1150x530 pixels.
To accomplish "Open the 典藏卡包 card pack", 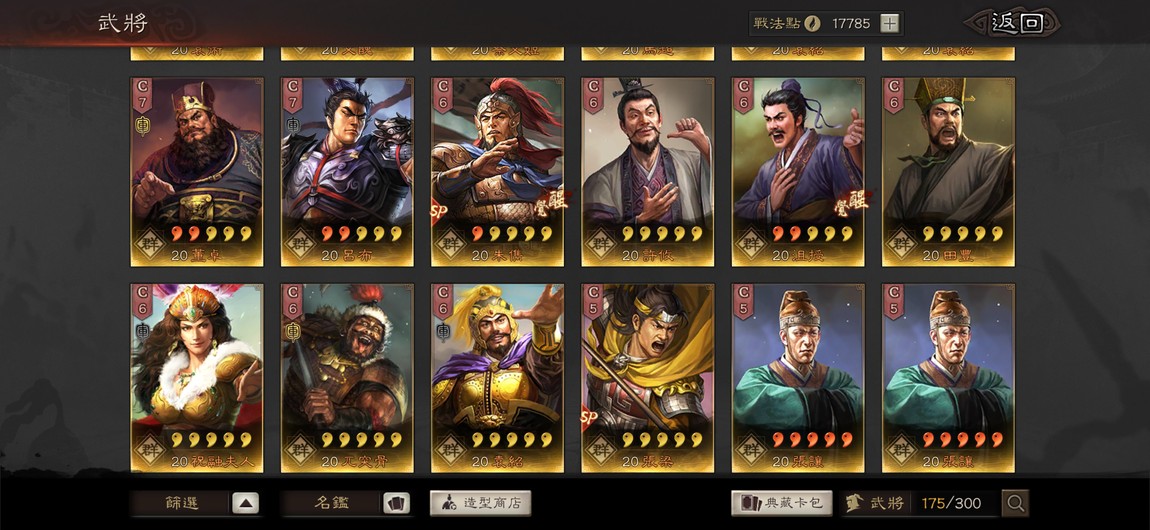I will [x=782, y=503].
